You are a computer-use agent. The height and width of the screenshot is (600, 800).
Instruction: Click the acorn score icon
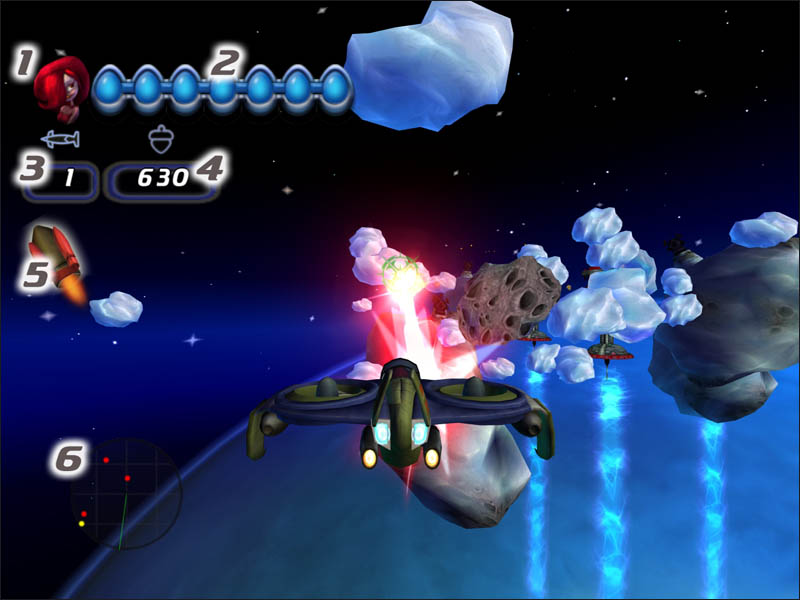tap(156, 137)
